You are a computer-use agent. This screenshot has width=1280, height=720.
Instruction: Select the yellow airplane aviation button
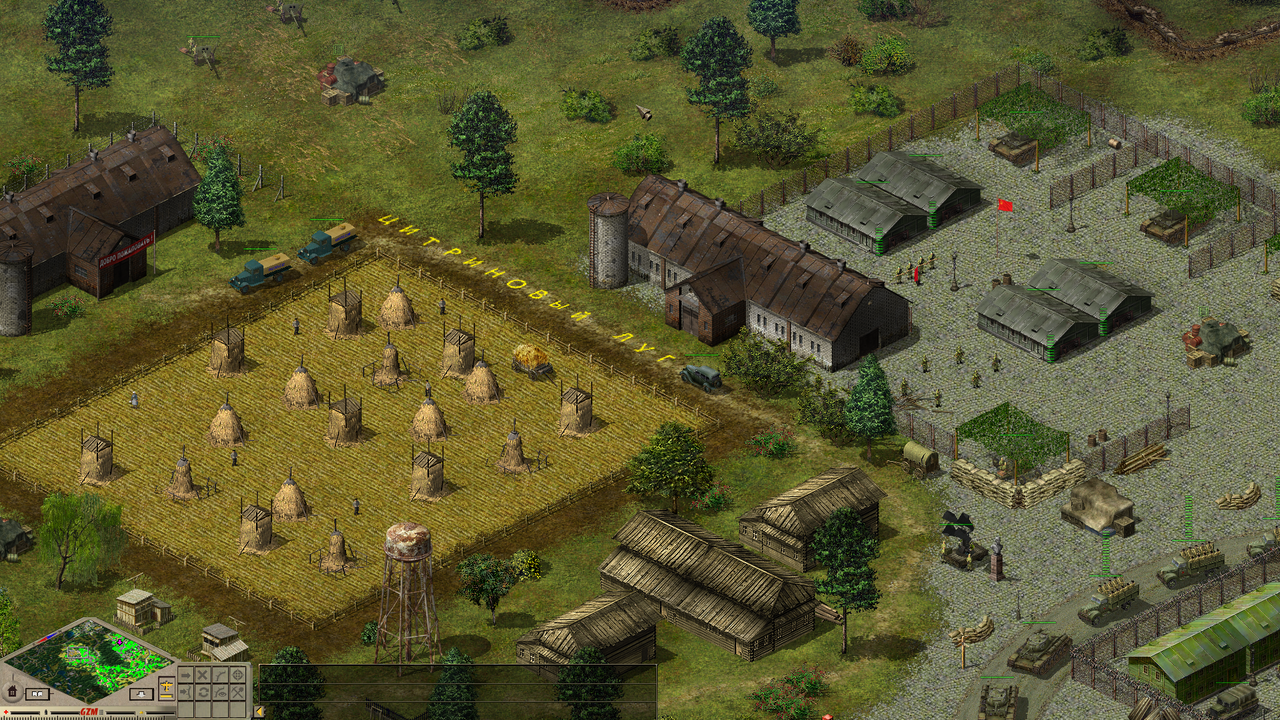[x=167, y=687]
